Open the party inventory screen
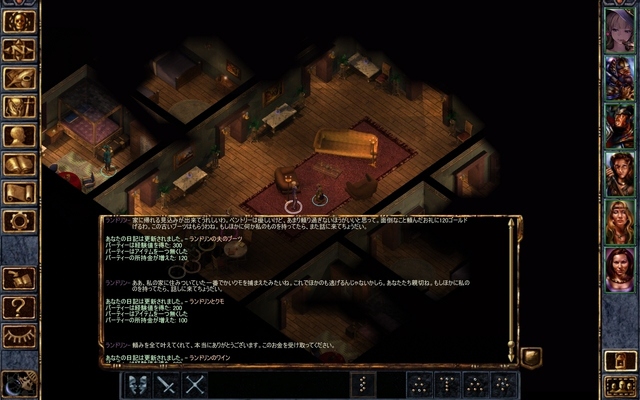The width and height of the screenshot is (640, 400). point(19,106)
